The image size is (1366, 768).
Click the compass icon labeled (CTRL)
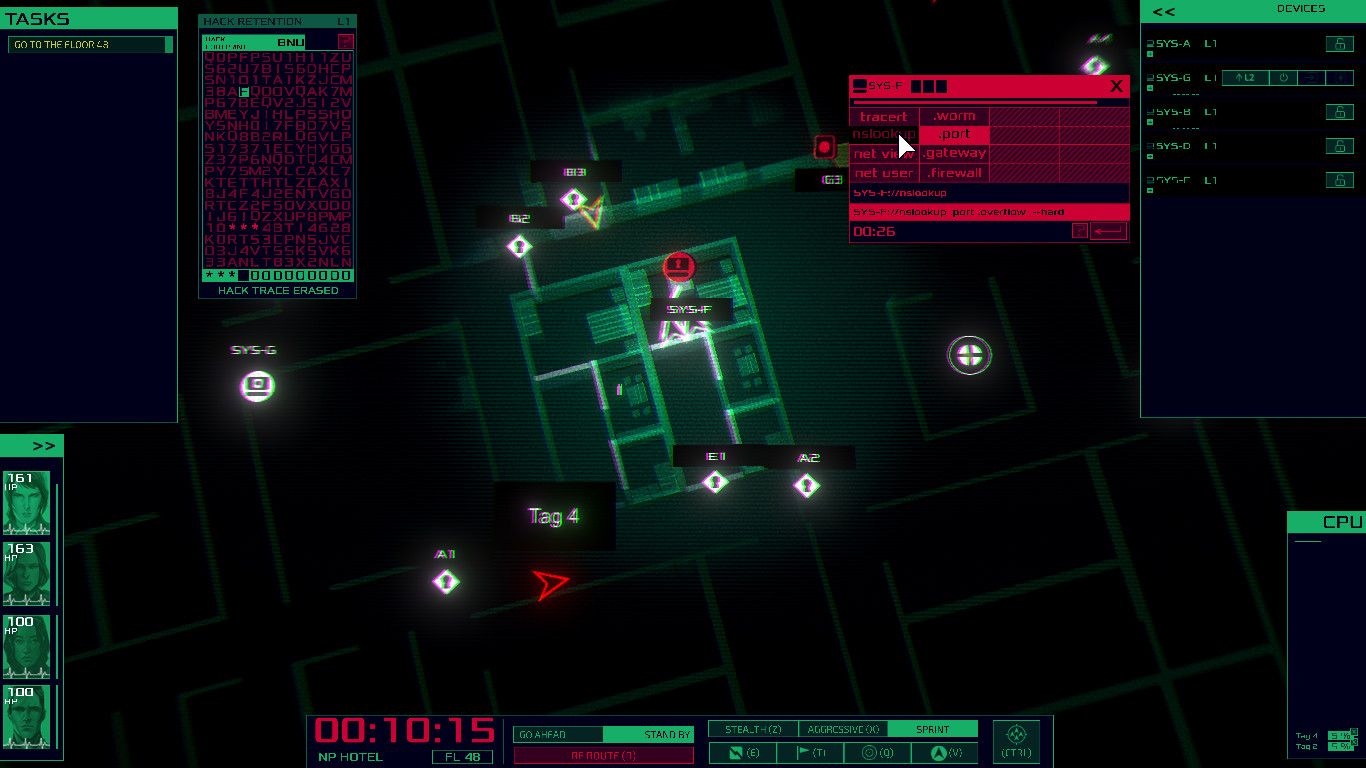(1015, 738)
